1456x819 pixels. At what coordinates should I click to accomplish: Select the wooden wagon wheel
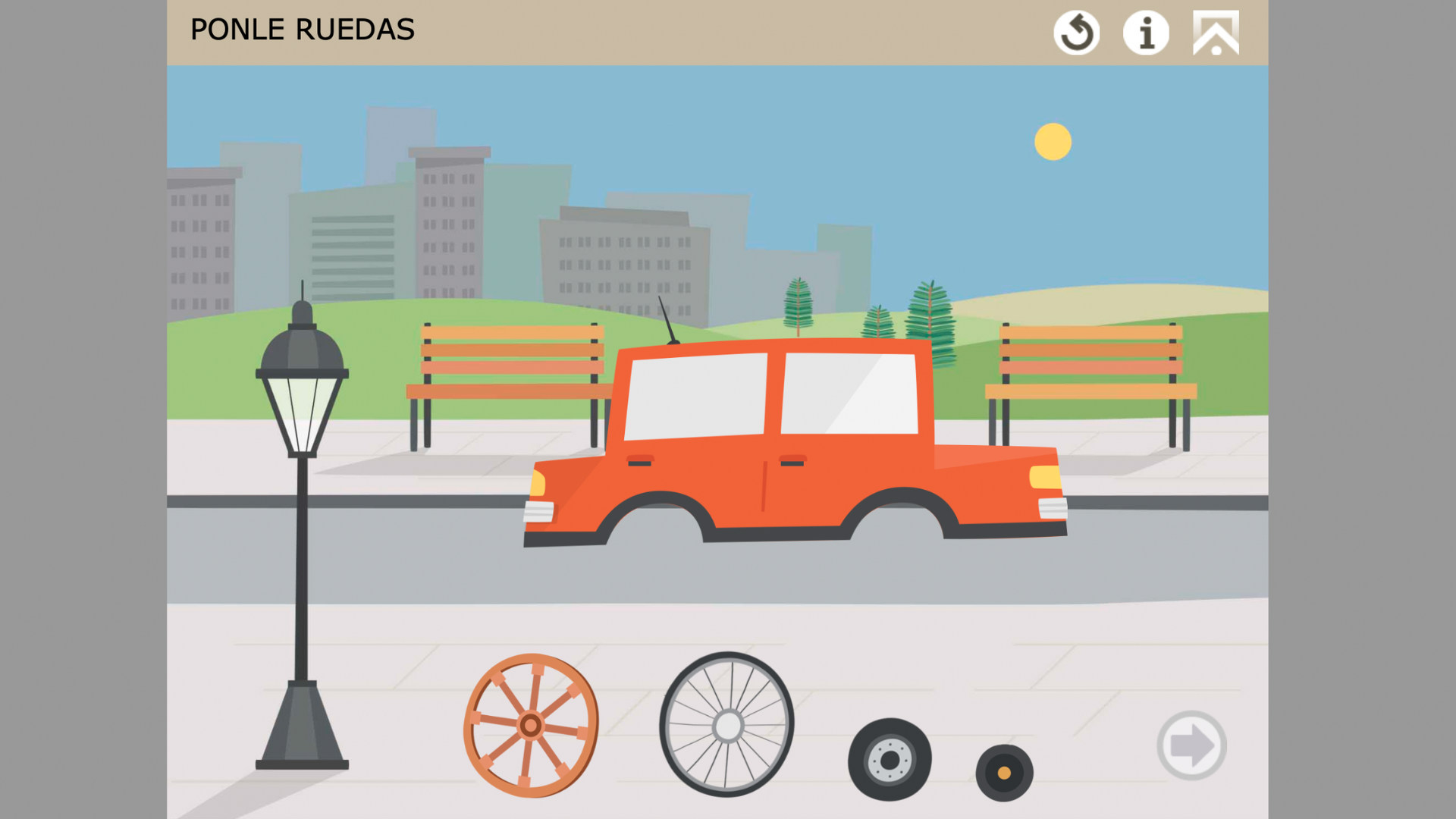coord(531,726)
